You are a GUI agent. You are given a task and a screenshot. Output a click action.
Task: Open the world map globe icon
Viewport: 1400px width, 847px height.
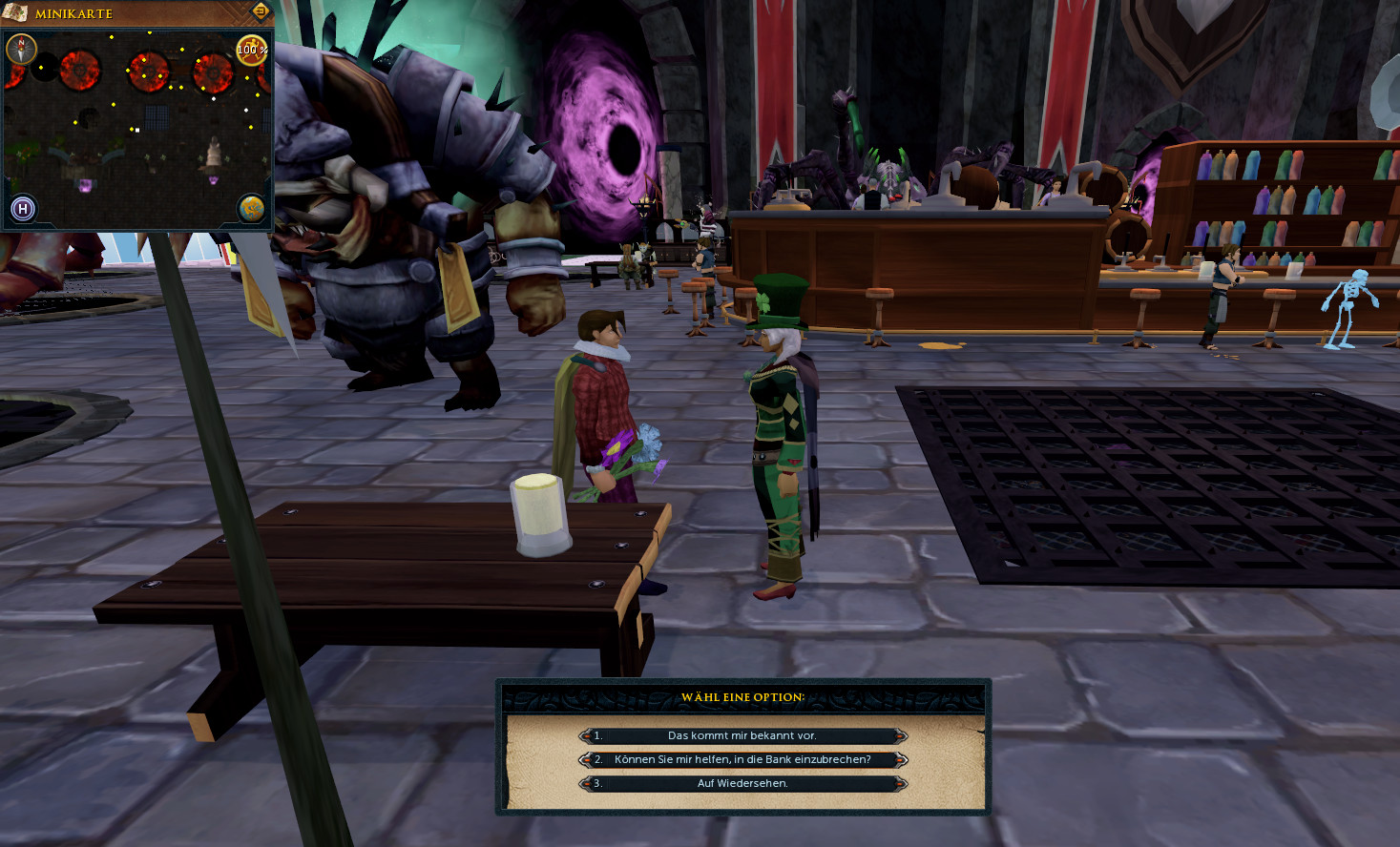251,208
